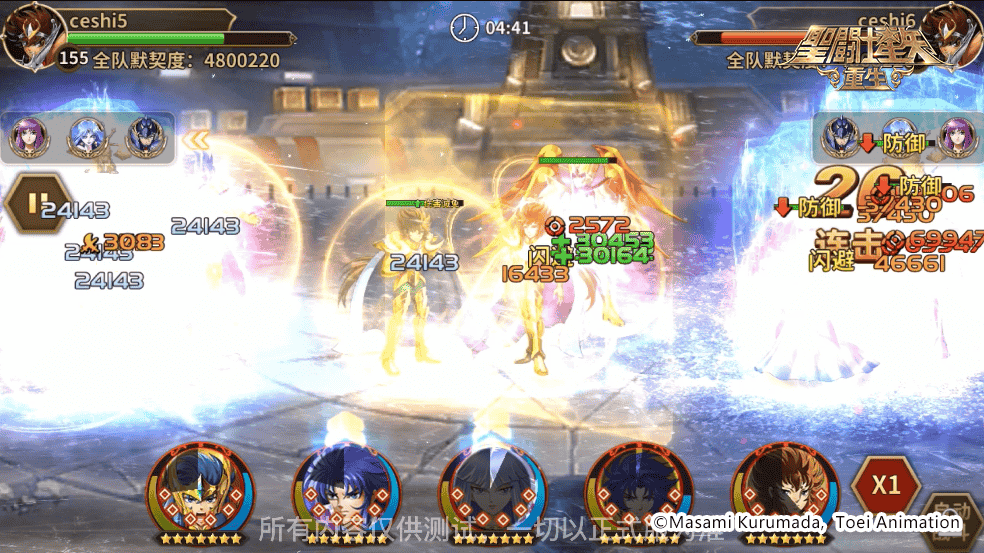
Task: Choose the light-blue-haired assist in the left panel
Action: pyautogui.click(x=87, y=138)
